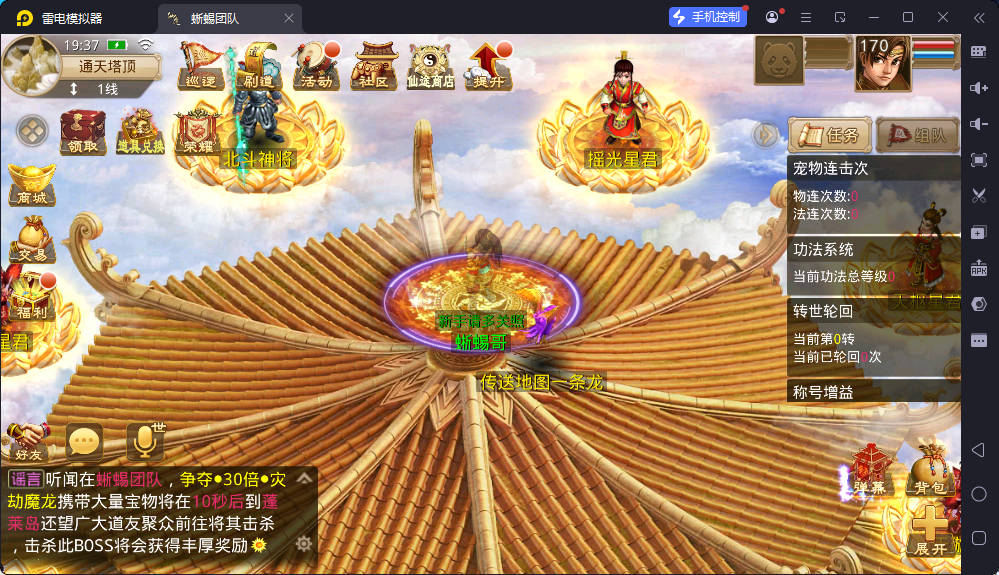
Task: Switch to the 任务 quest tab
Action: point(829,135)
